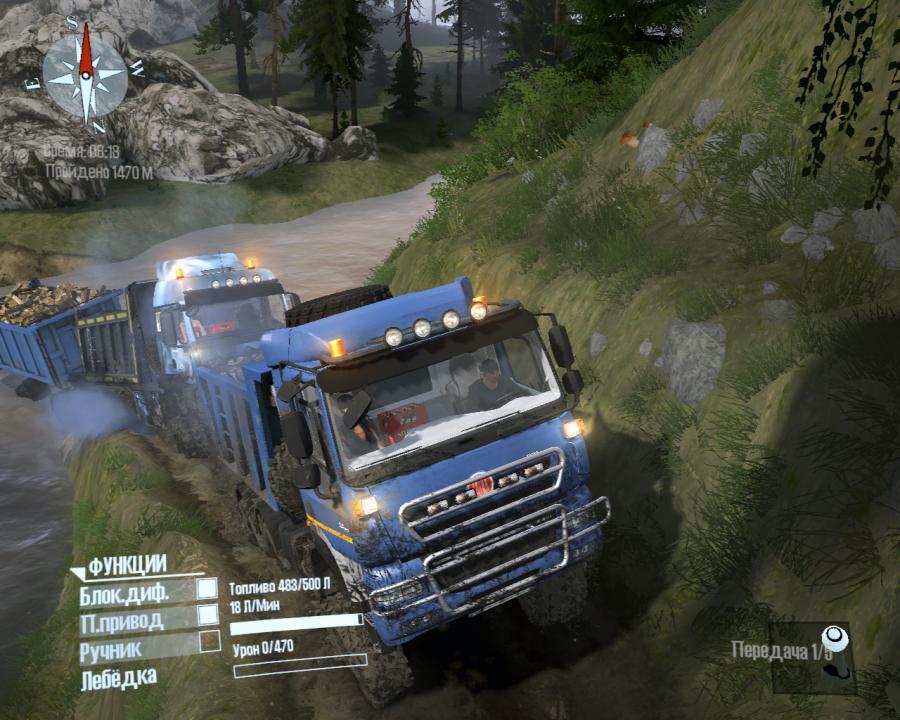Toggle the Ручник handbrake option
This screenshot has height=720, width=900.
coord(208,642)
